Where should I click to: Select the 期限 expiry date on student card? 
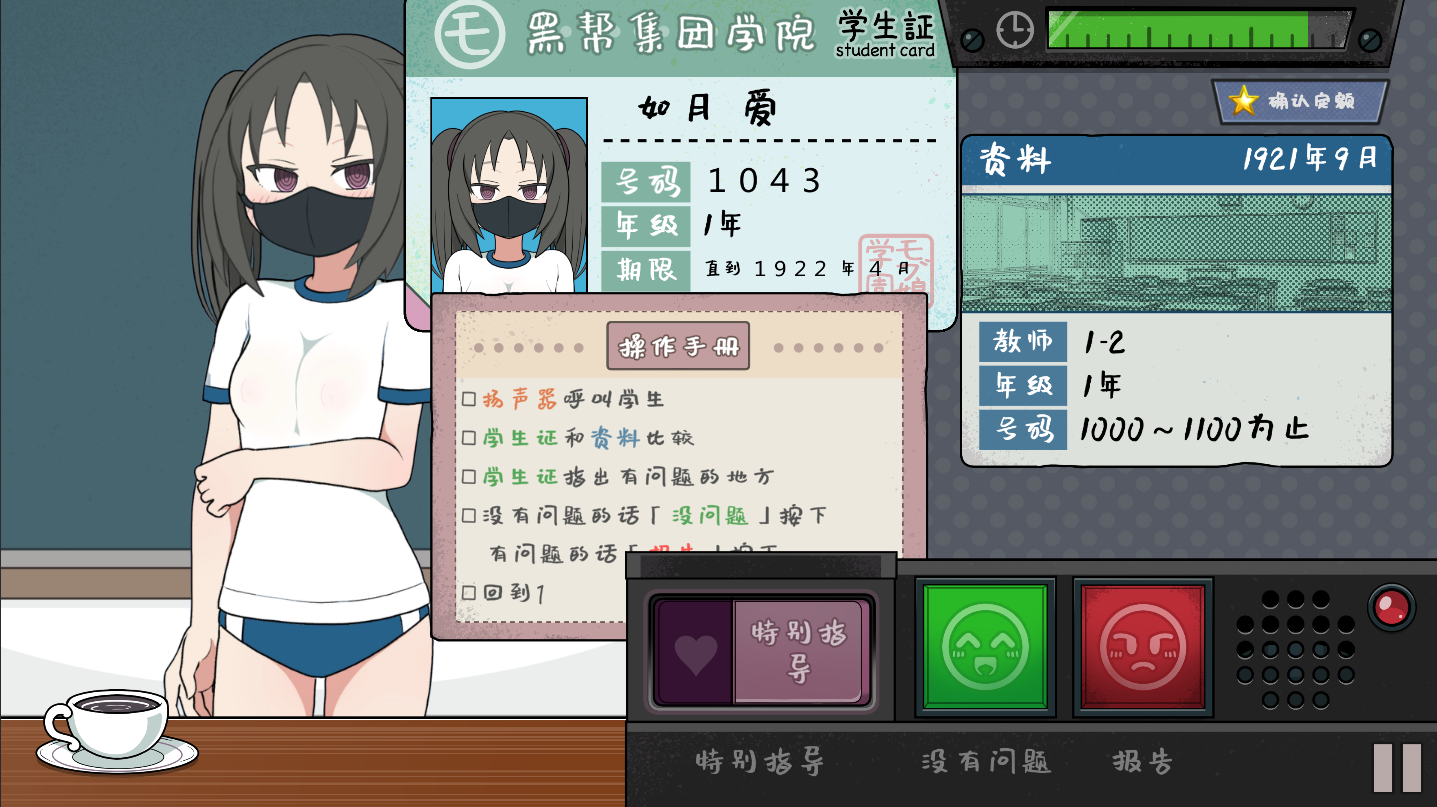coord(807,269)
